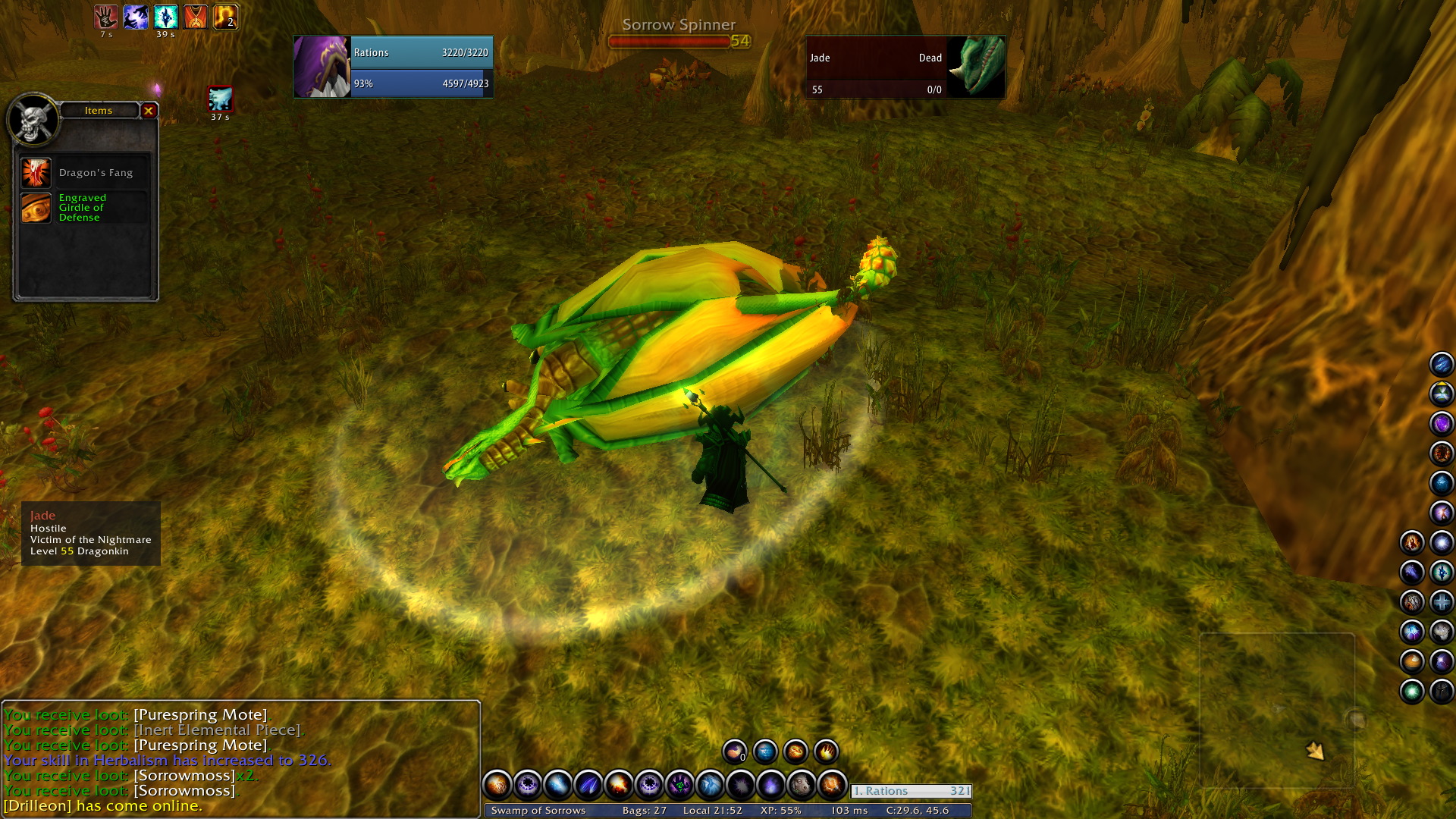The image size is (1456, 819).
Task: Activate the purple shield ability
Action: point(1442,423)
